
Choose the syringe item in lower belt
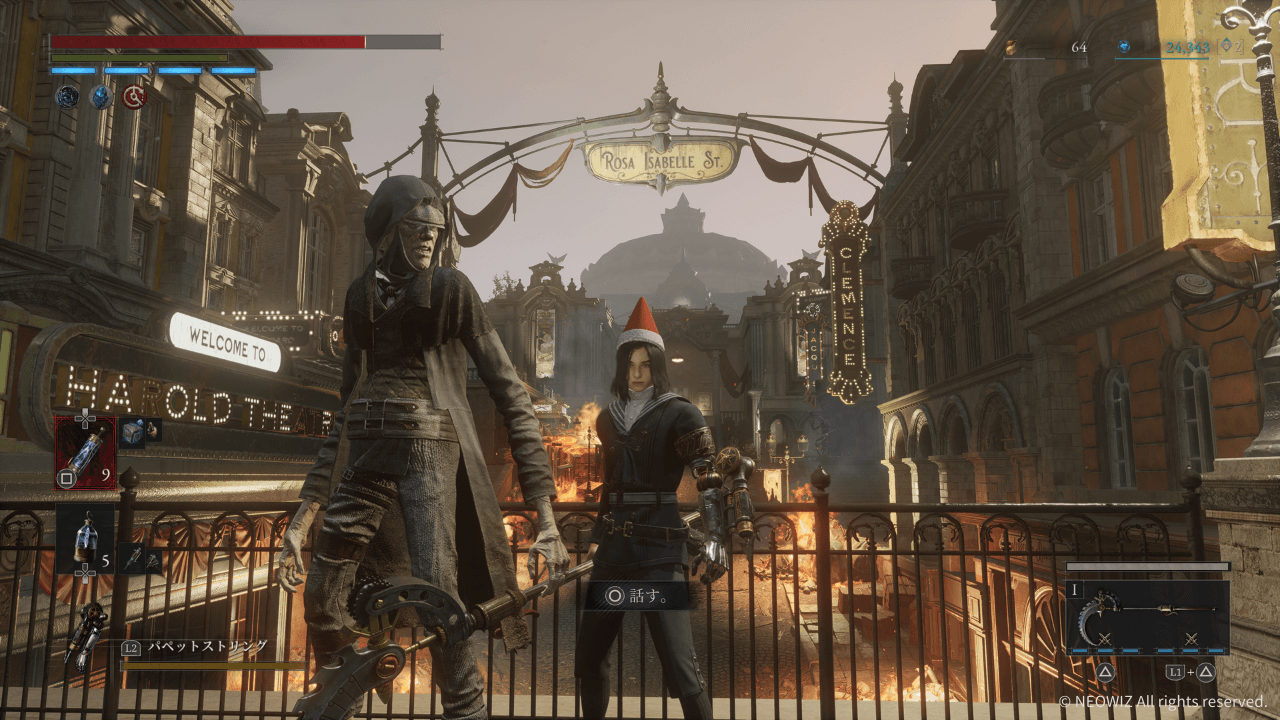[133, 559]
